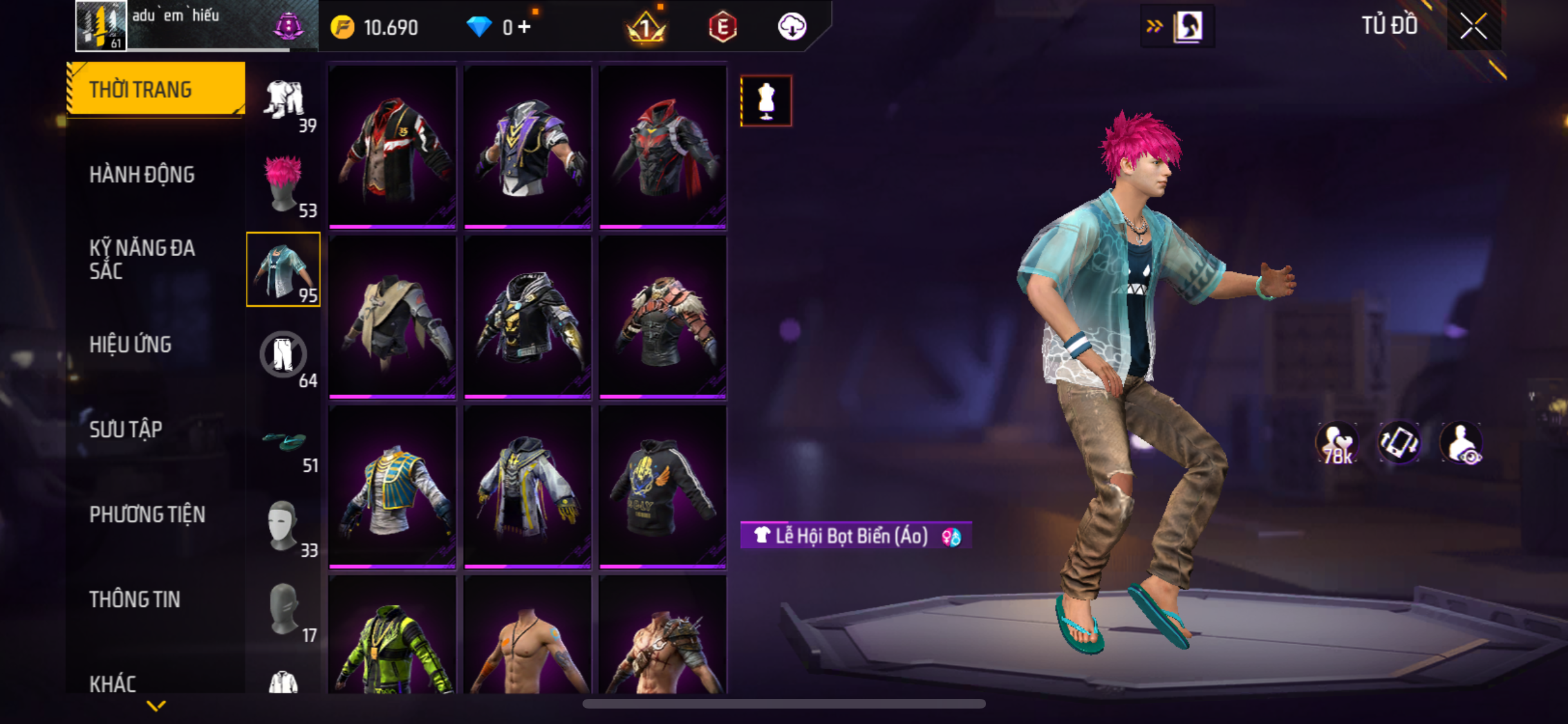Image resolution: width=1568 pixels, height=724 pixels.
Task: Click the mannequin preview icon
Action: [x=766, y=101]
